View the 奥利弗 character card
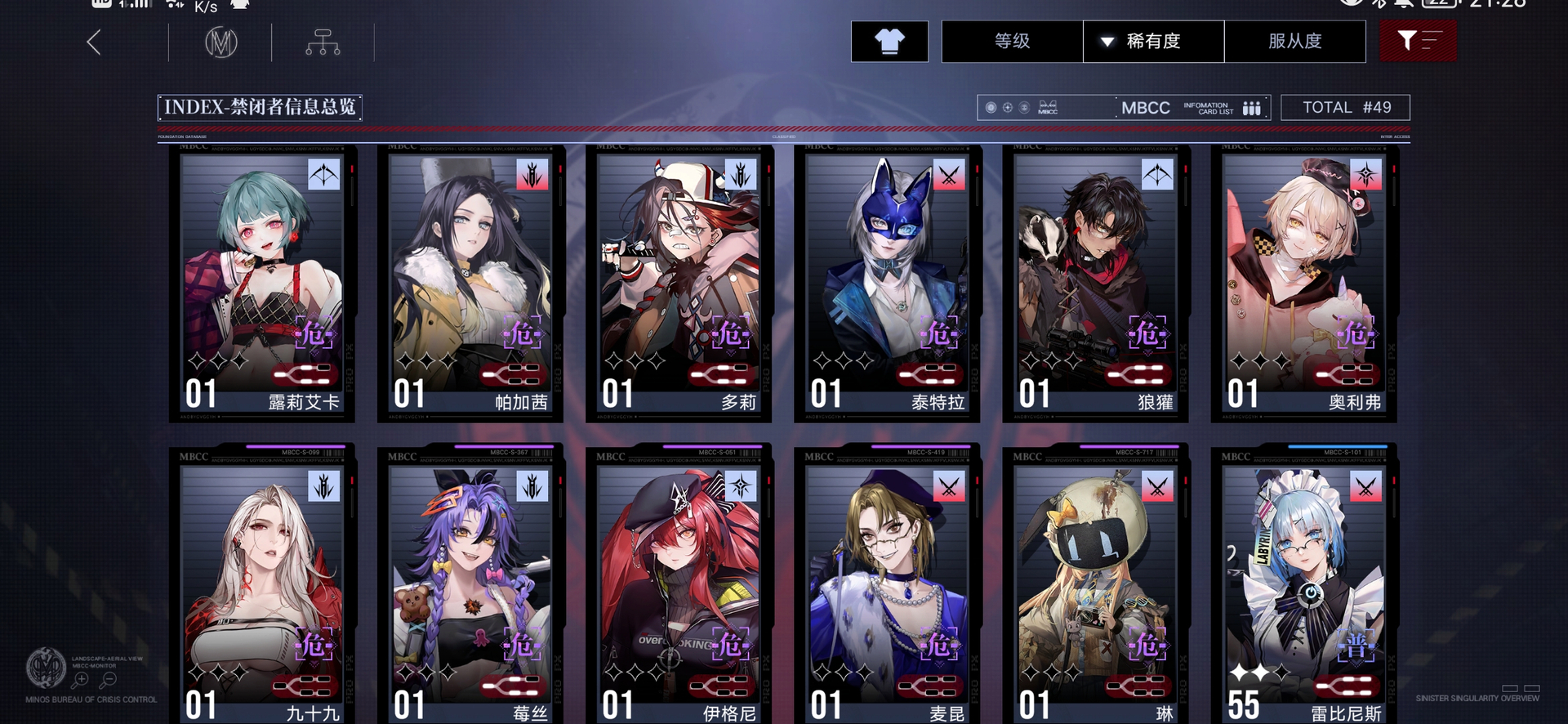This screenshot has width=1568, height=724. pos(1303,283)
